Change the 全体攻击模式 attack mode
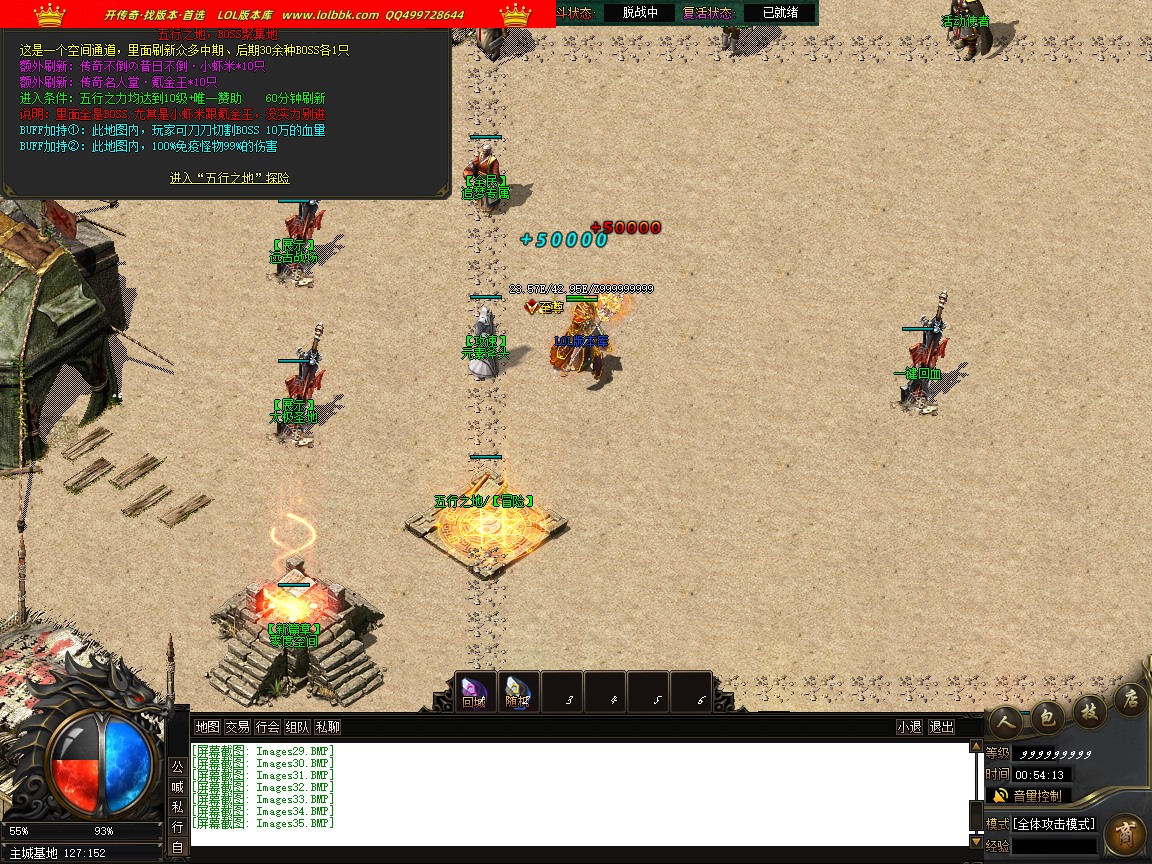Image resolution: width=1152 pixels, height=864 pixels. click(x=1054, y=824)
